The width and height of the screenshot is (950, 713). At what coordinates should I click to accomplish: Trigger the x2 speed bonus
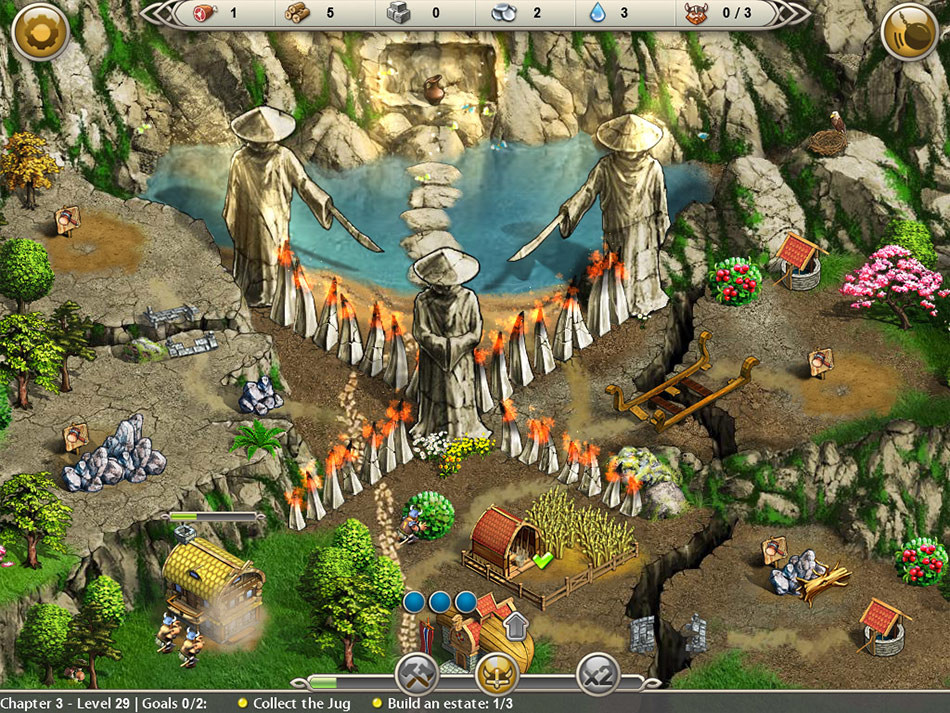597,675
